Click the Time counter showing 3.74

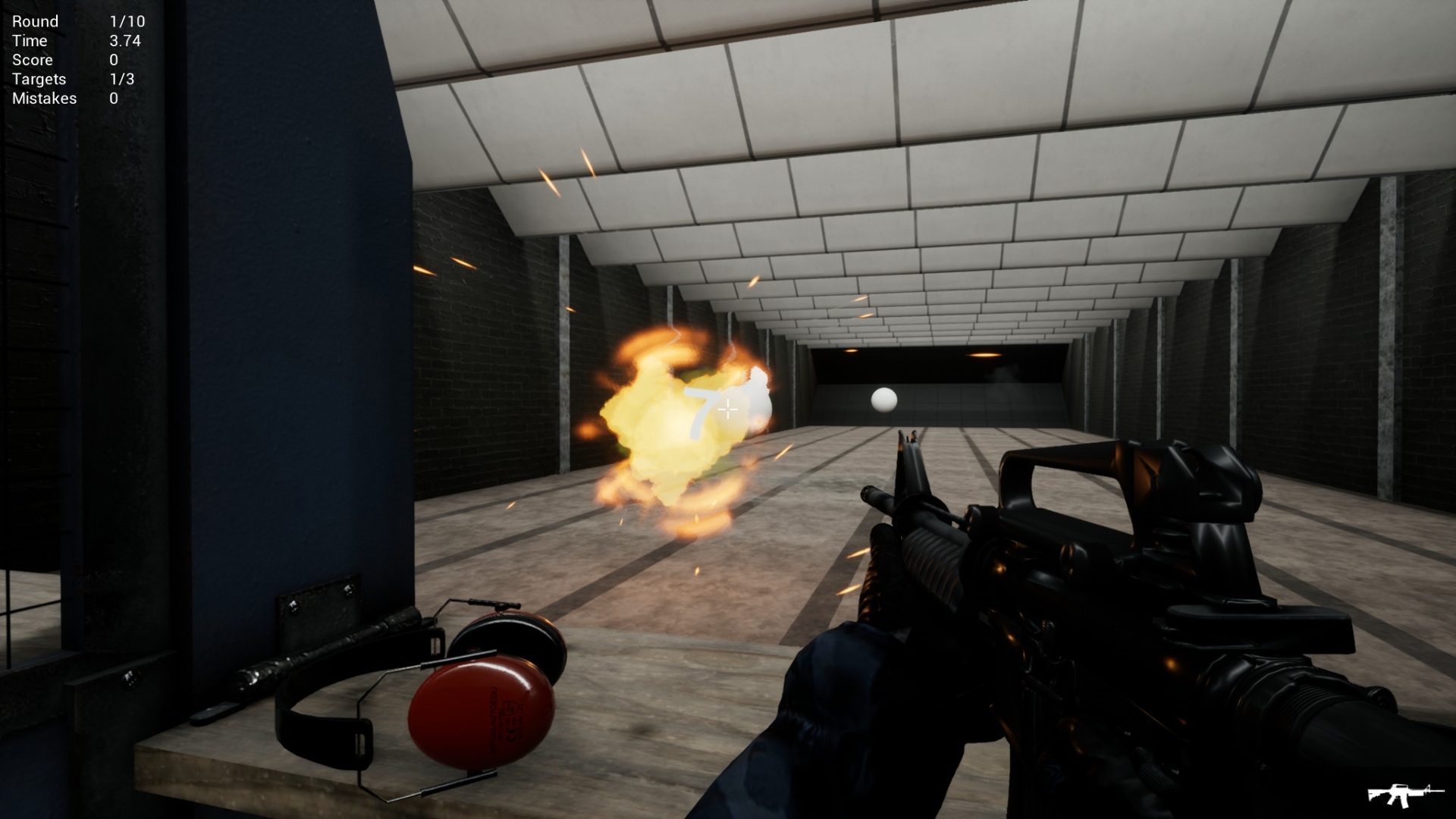(x=124, y=41)
